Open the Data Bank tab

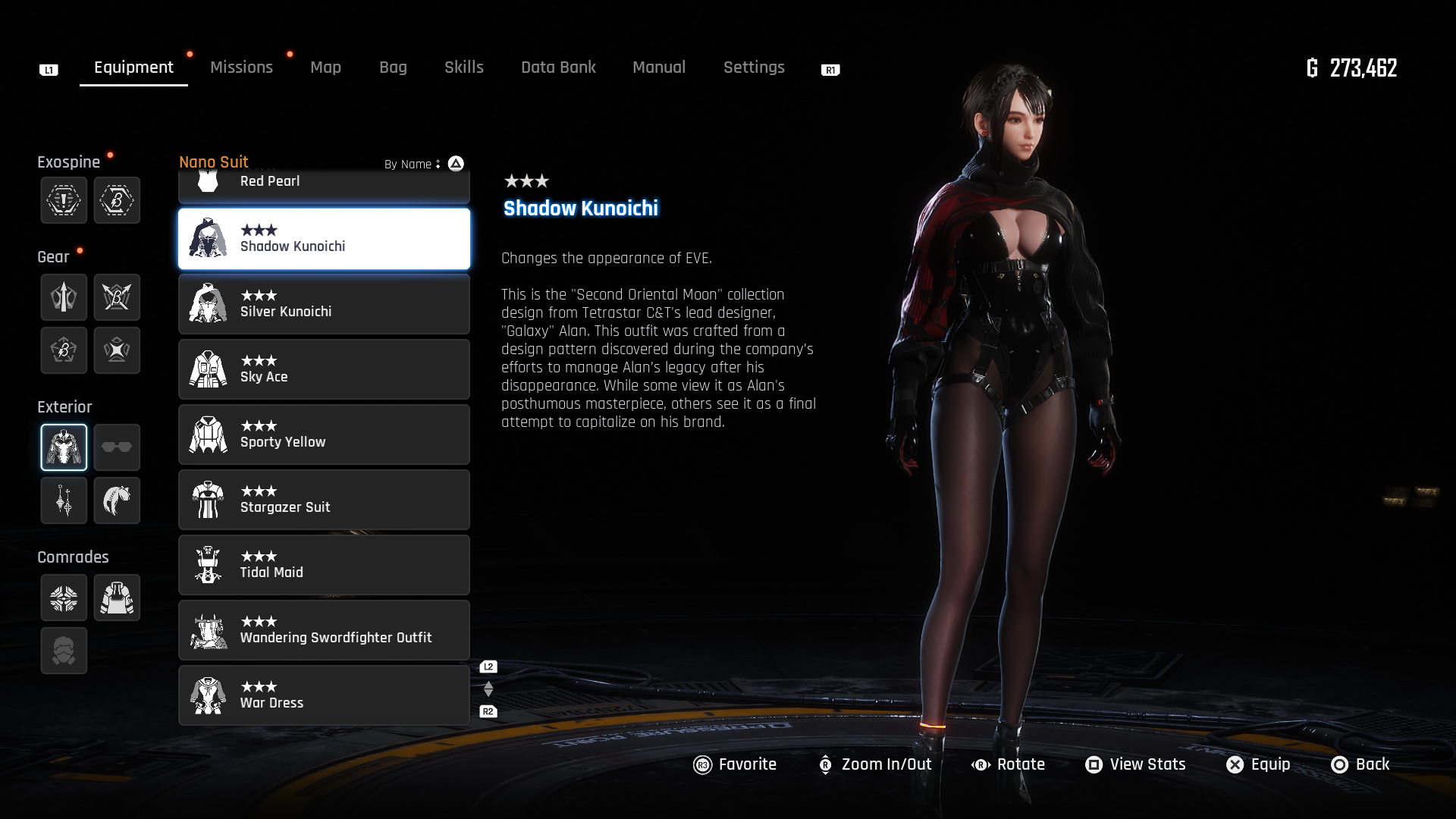[558, 67]
